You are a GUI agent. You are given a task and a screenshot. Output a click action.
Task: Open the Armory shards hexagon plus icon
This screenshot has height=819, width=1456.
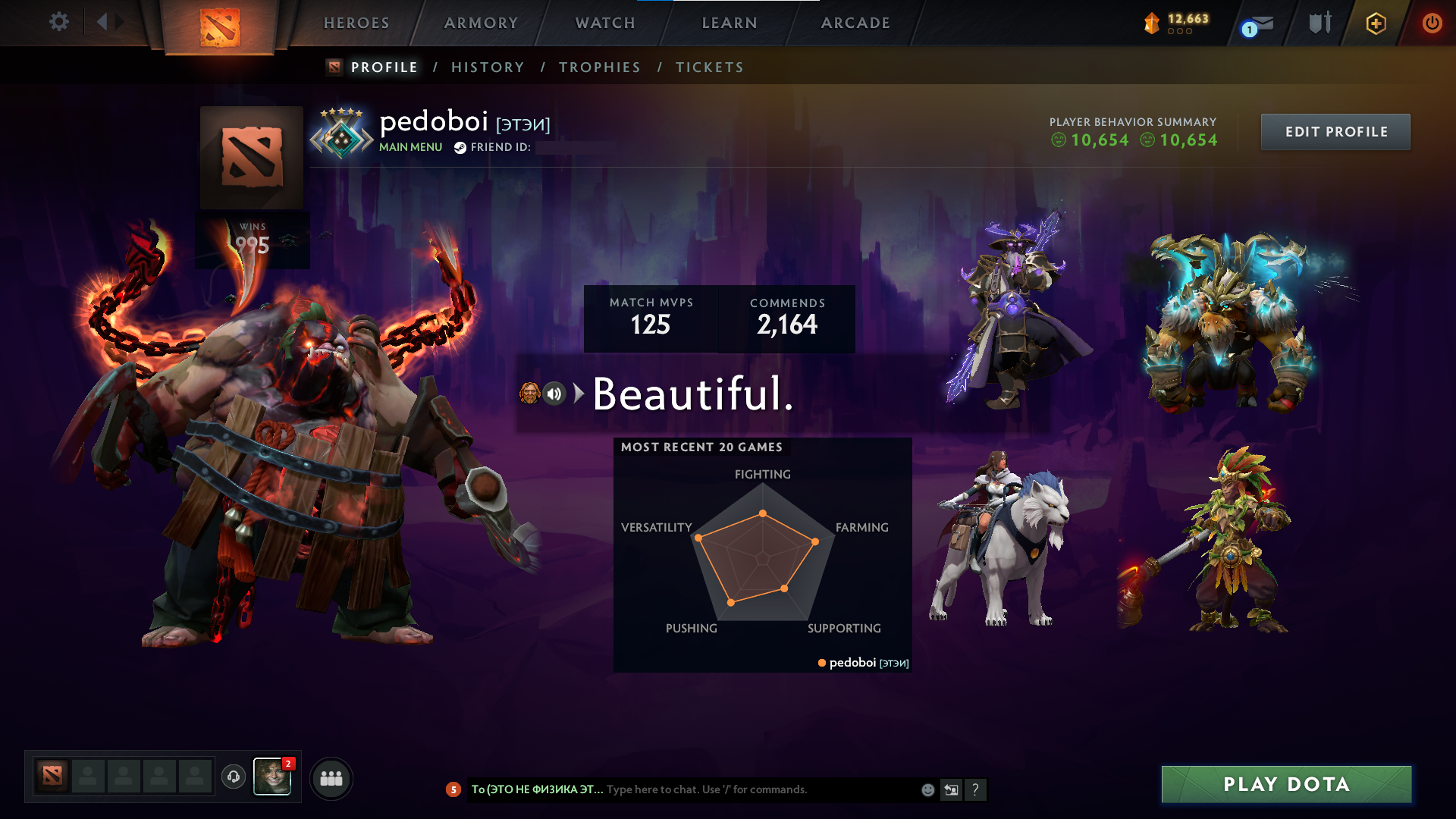[x=1375, y=23]
